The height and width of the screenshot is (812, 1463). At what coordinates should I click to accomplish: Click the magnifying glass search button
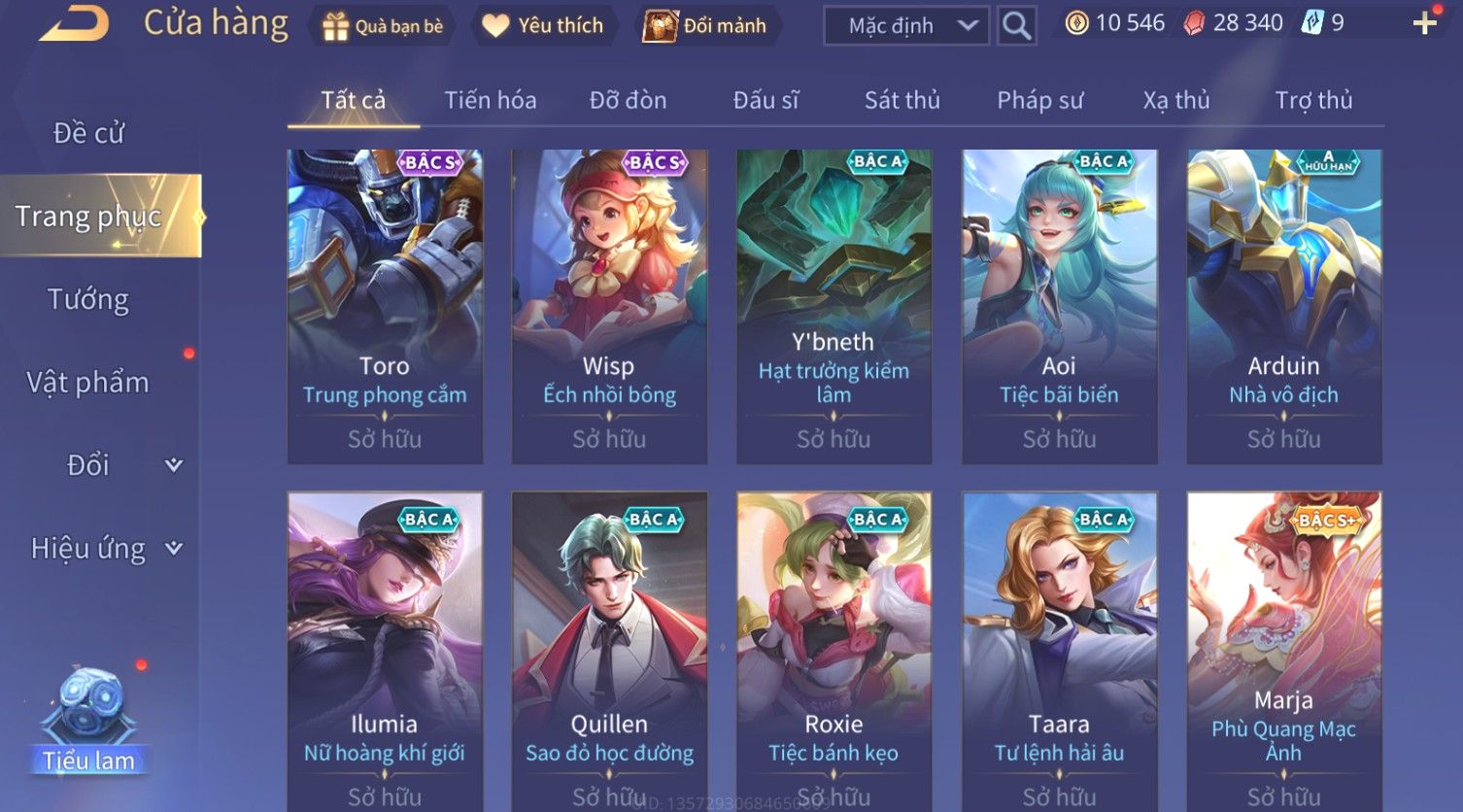coord(1016,26)
